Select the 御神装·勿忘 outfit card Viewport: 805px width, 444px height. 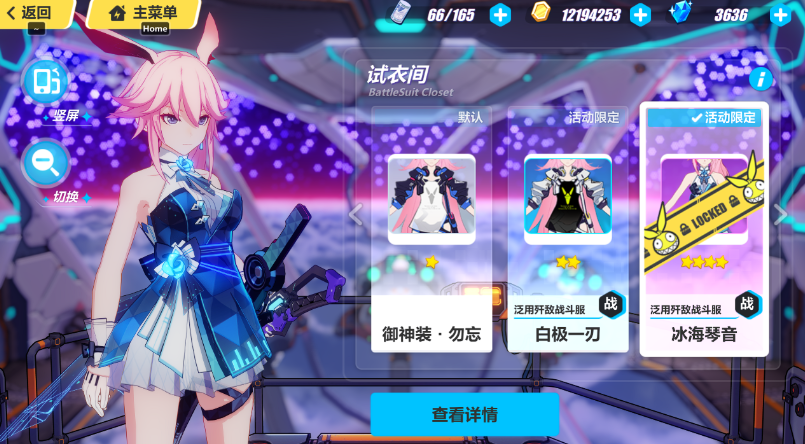pyautogui.click(x=432, y=228)
